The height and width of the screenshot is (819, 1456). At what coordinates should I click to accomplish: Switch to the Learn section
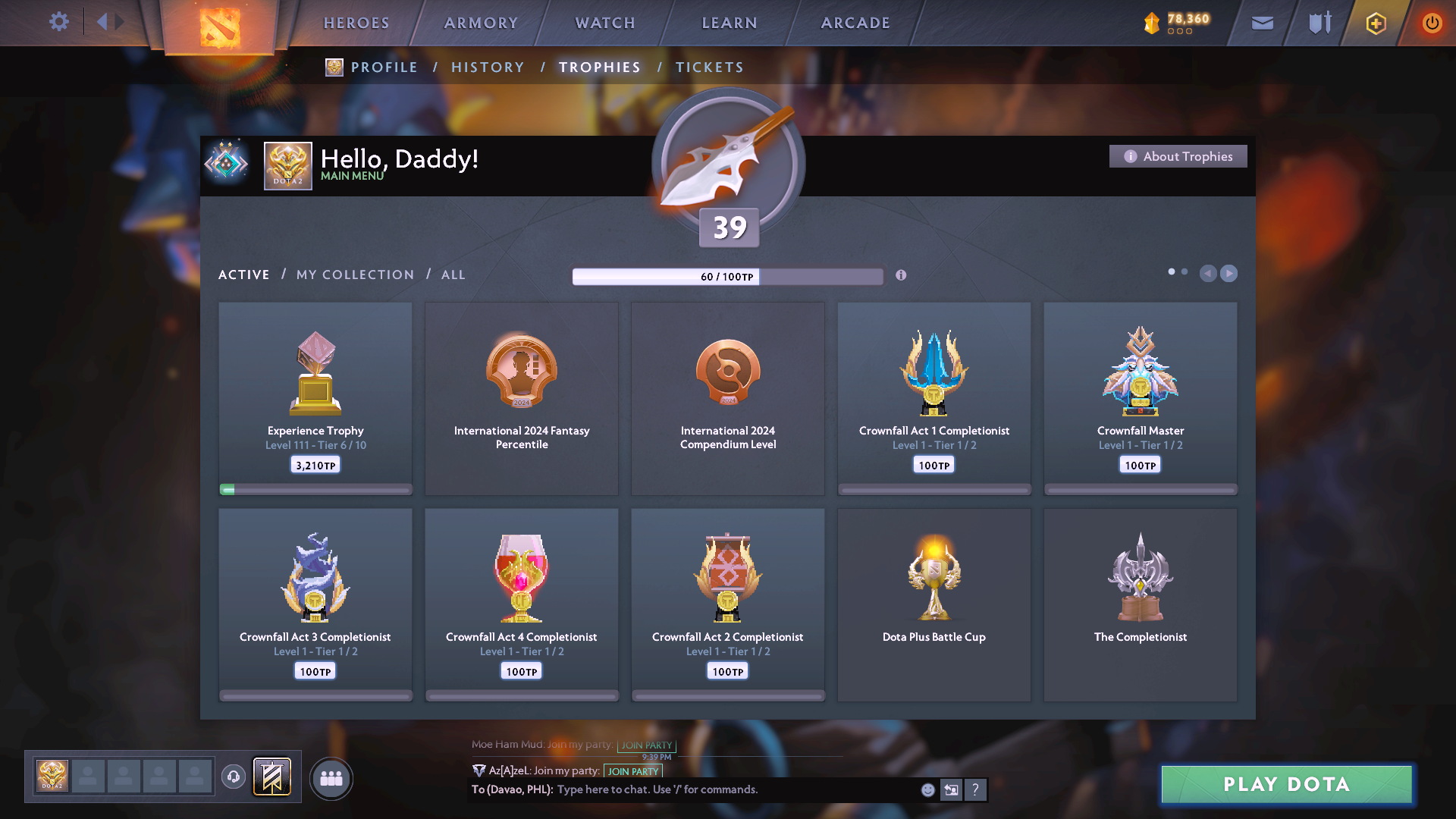(730, 23)
